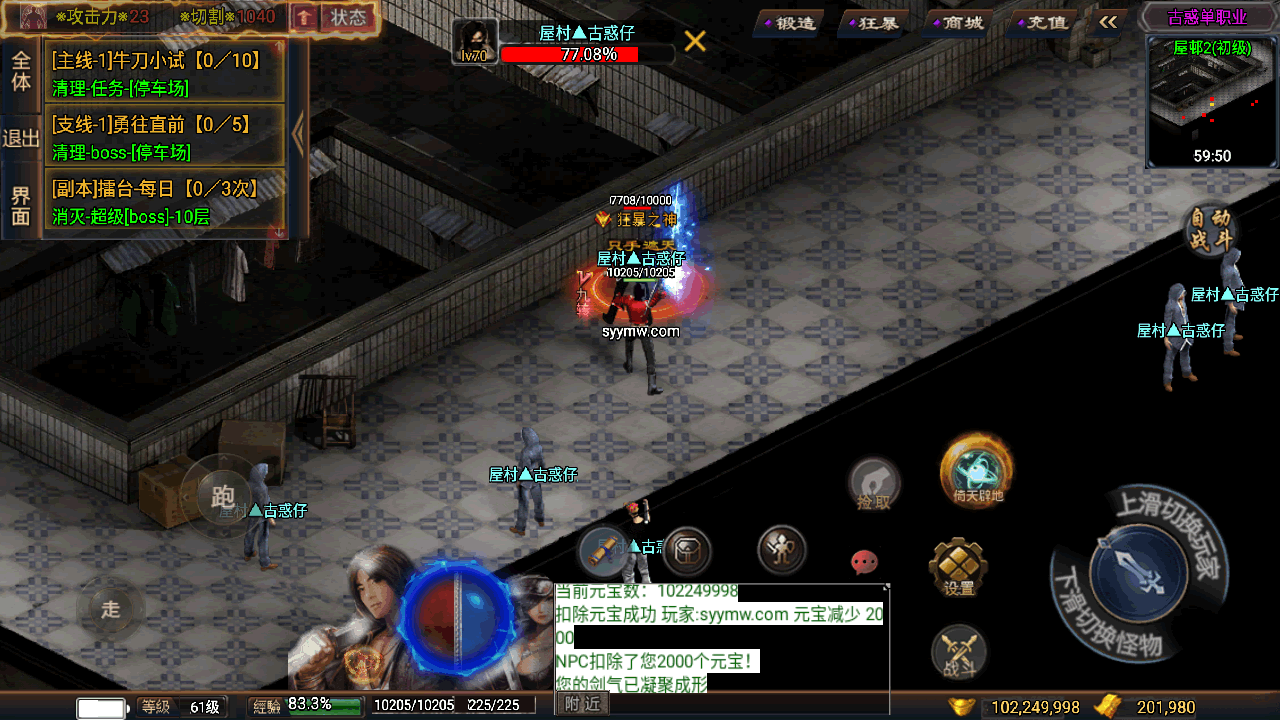The width and height of the screenshot is (1280, 720).
Task: Close the target info with the yellow X
Action: 694,41
